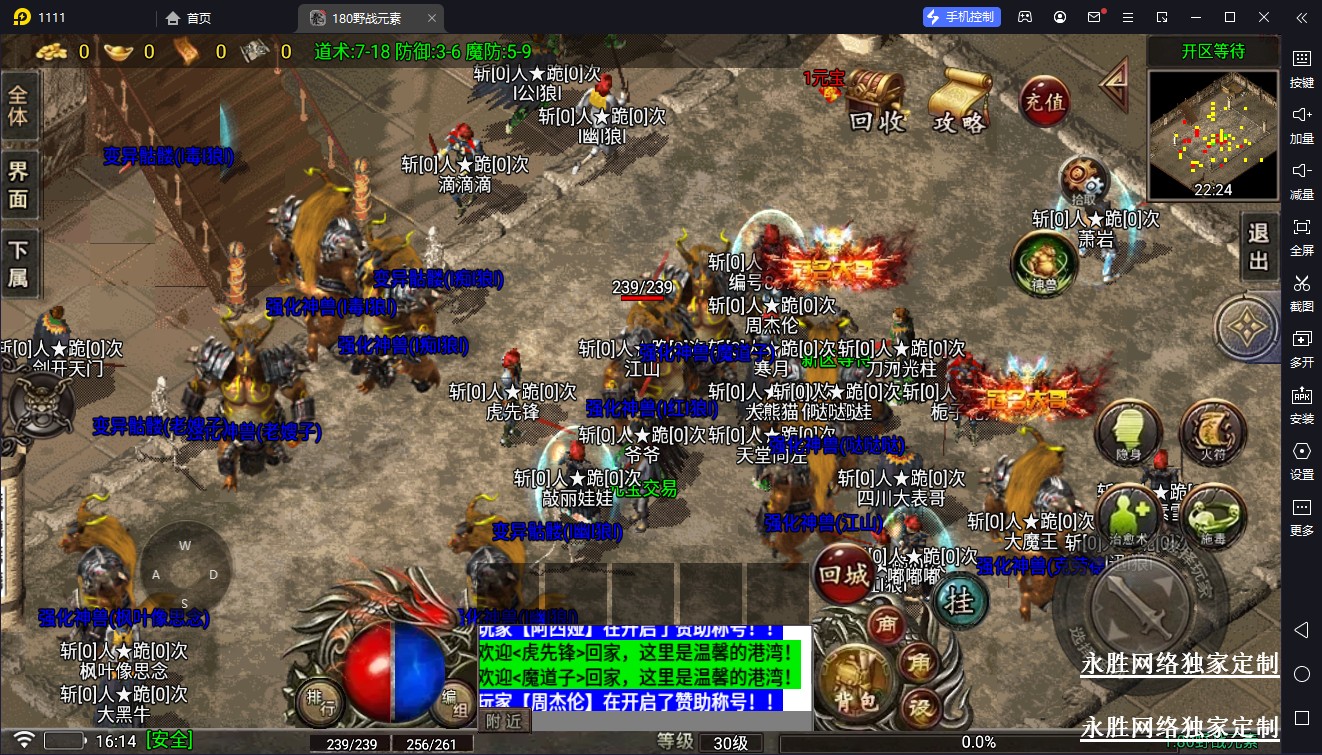Viewport: 1322px width, 755px height.
Task: Open the 背包 backpack inventory
Action: (x=856, y=685)
